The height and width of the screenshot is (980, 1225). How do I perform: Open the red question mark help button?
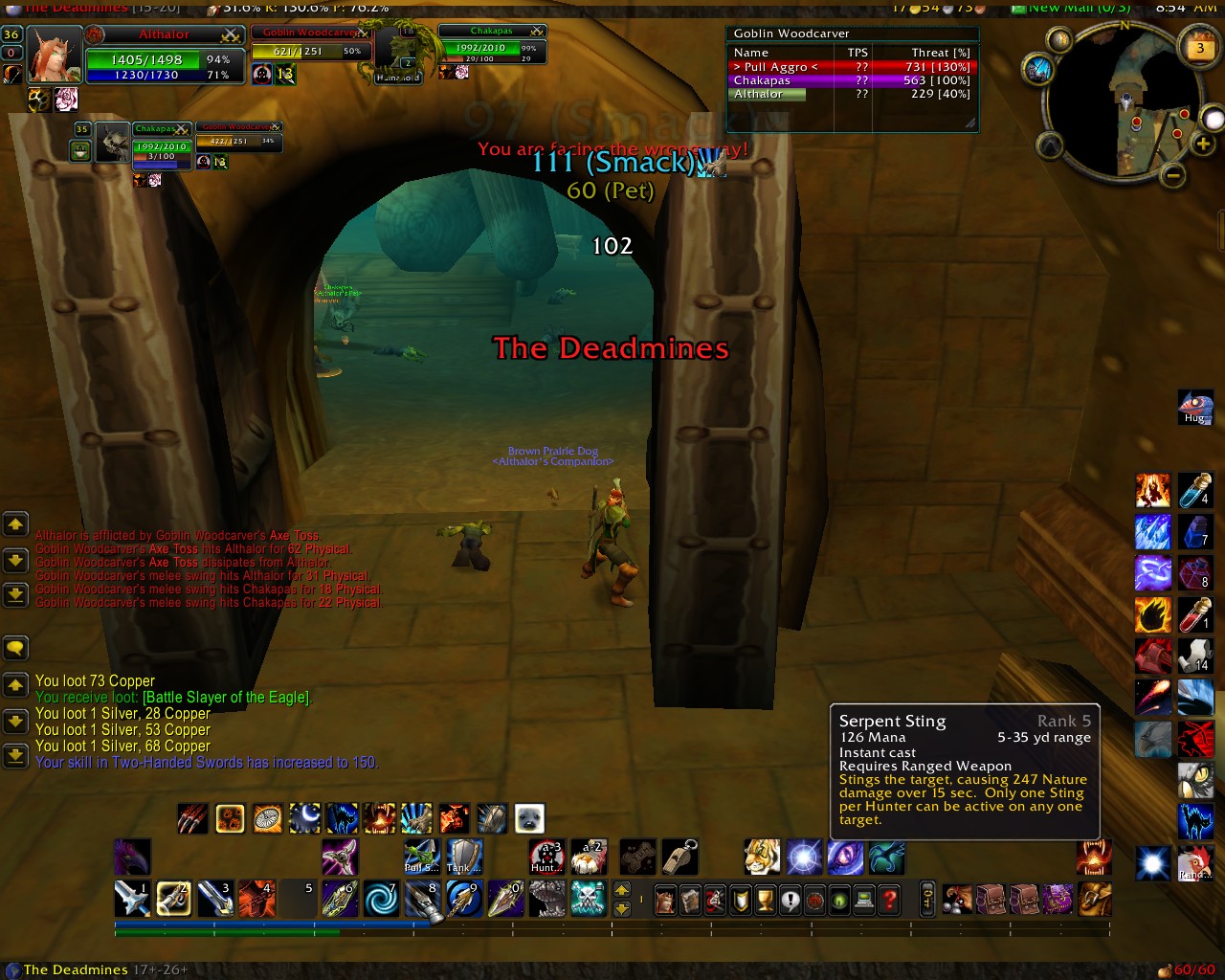[x=890, y=900]
